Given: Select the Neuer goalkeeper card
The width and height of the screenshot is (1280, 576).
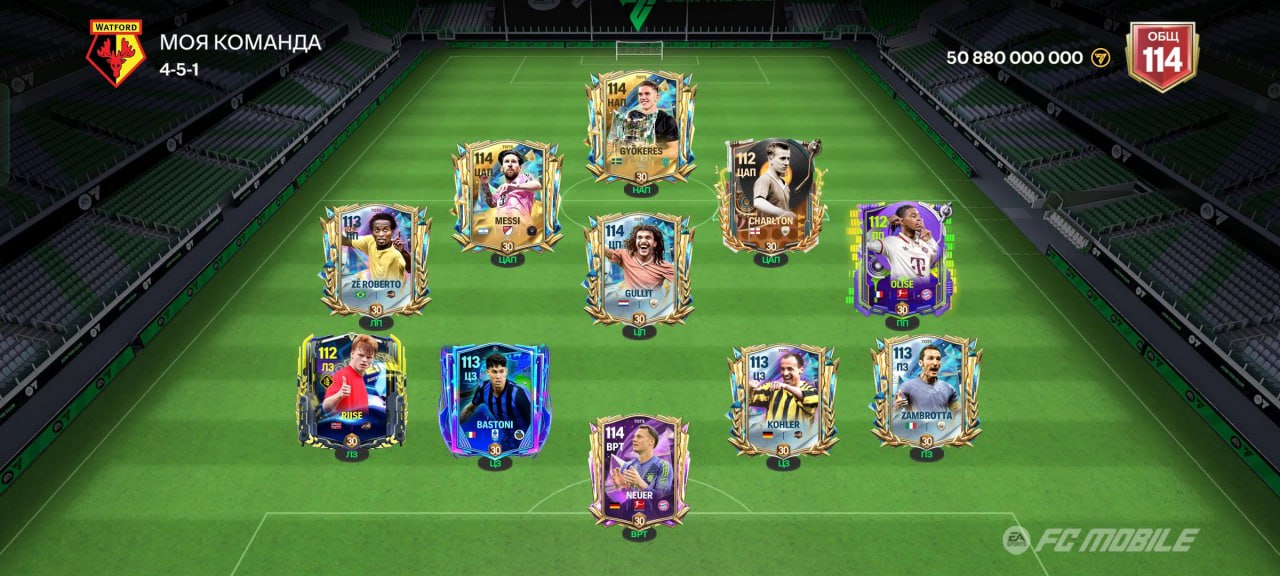Looking at the screenshot, I should click(x=639, y=471).
